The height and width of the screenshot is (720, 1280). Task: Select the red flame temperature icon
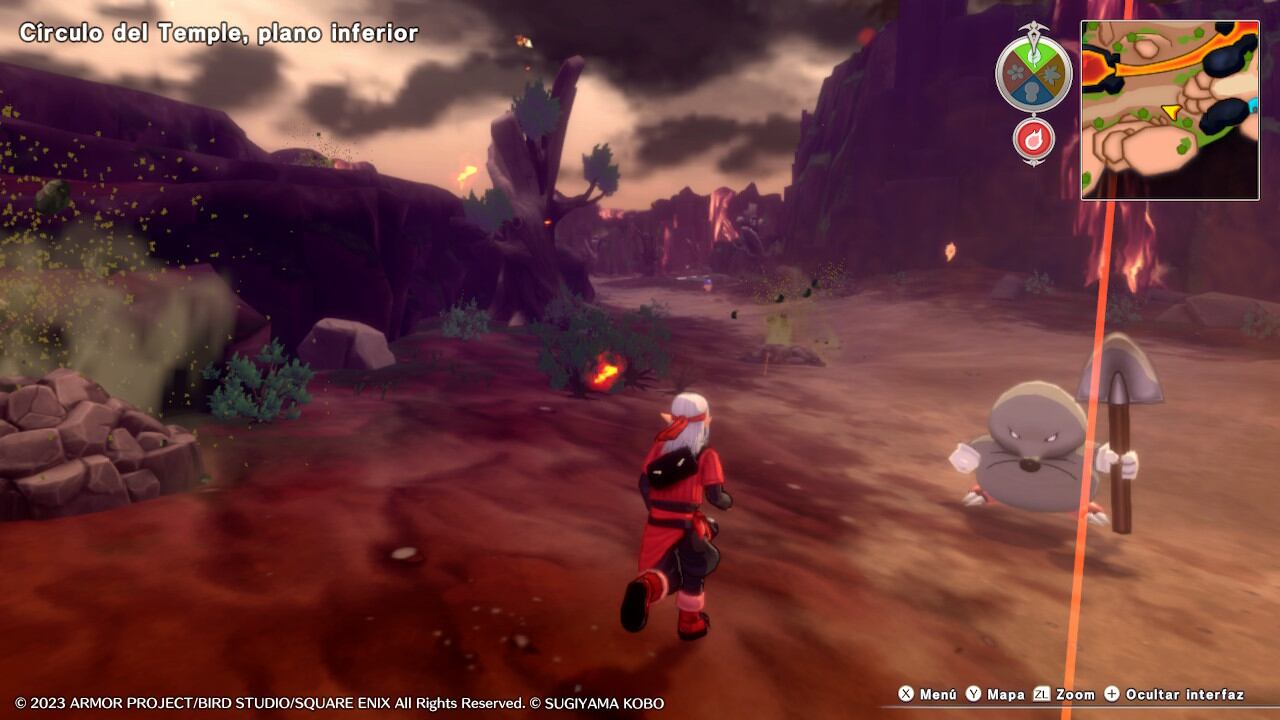point(1034,139)
